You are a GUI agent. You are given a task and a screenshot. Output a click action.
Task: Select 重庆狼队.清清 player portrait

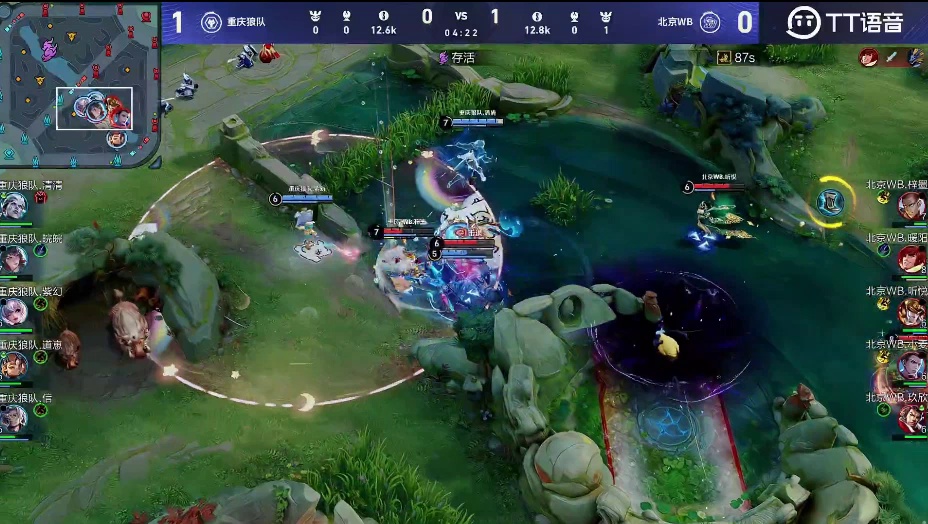point(13,207)
